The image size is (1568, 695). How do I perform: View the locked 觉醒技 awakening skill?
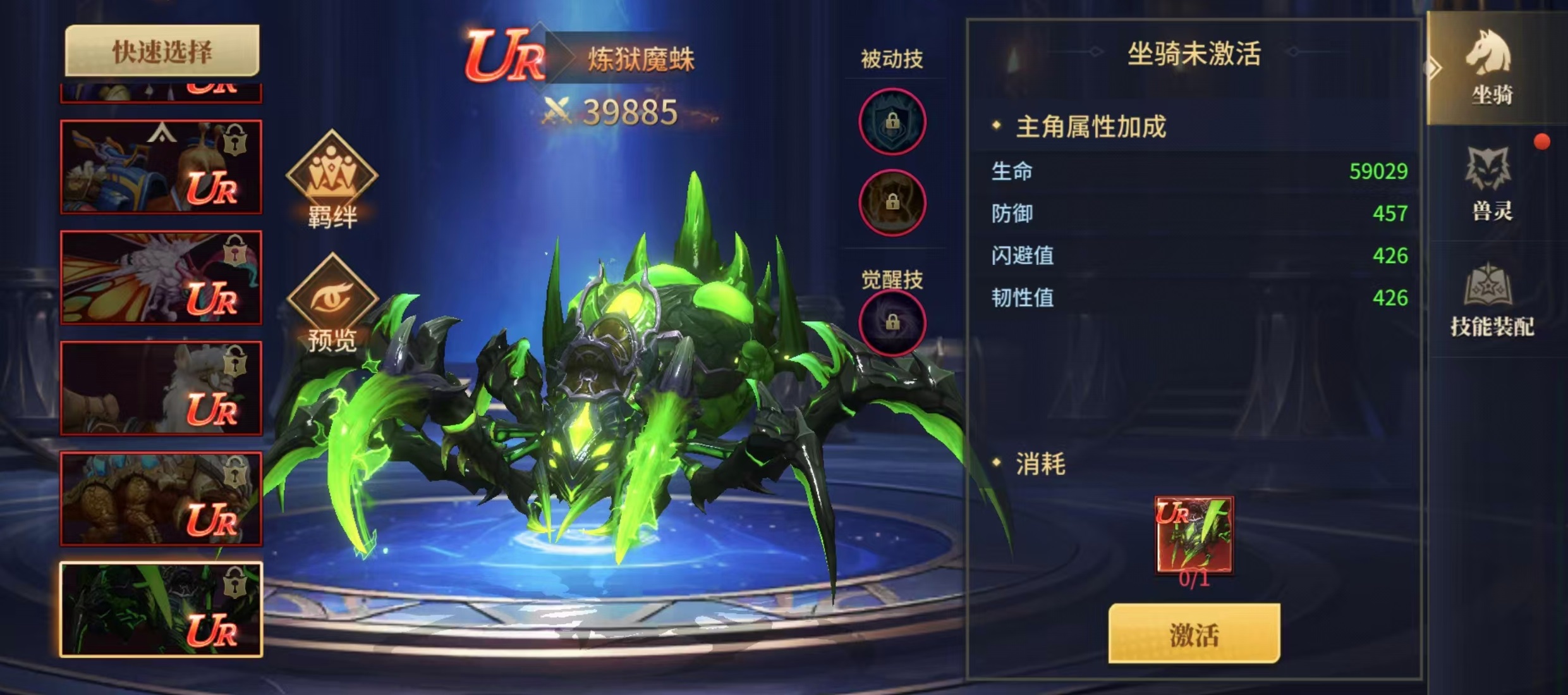[x=892, y=323]
